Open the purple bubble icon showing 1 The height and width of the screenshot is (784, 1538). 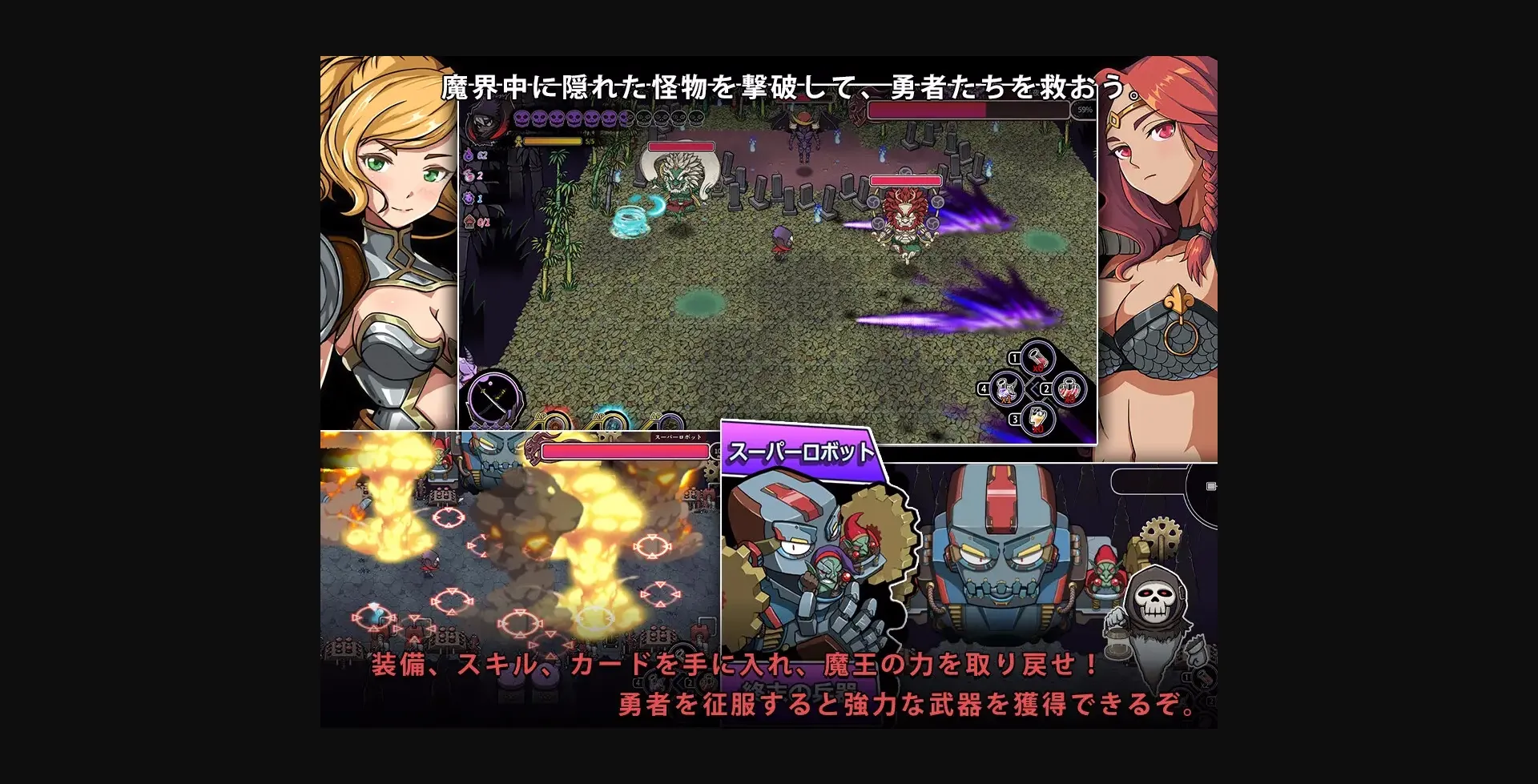469,199
